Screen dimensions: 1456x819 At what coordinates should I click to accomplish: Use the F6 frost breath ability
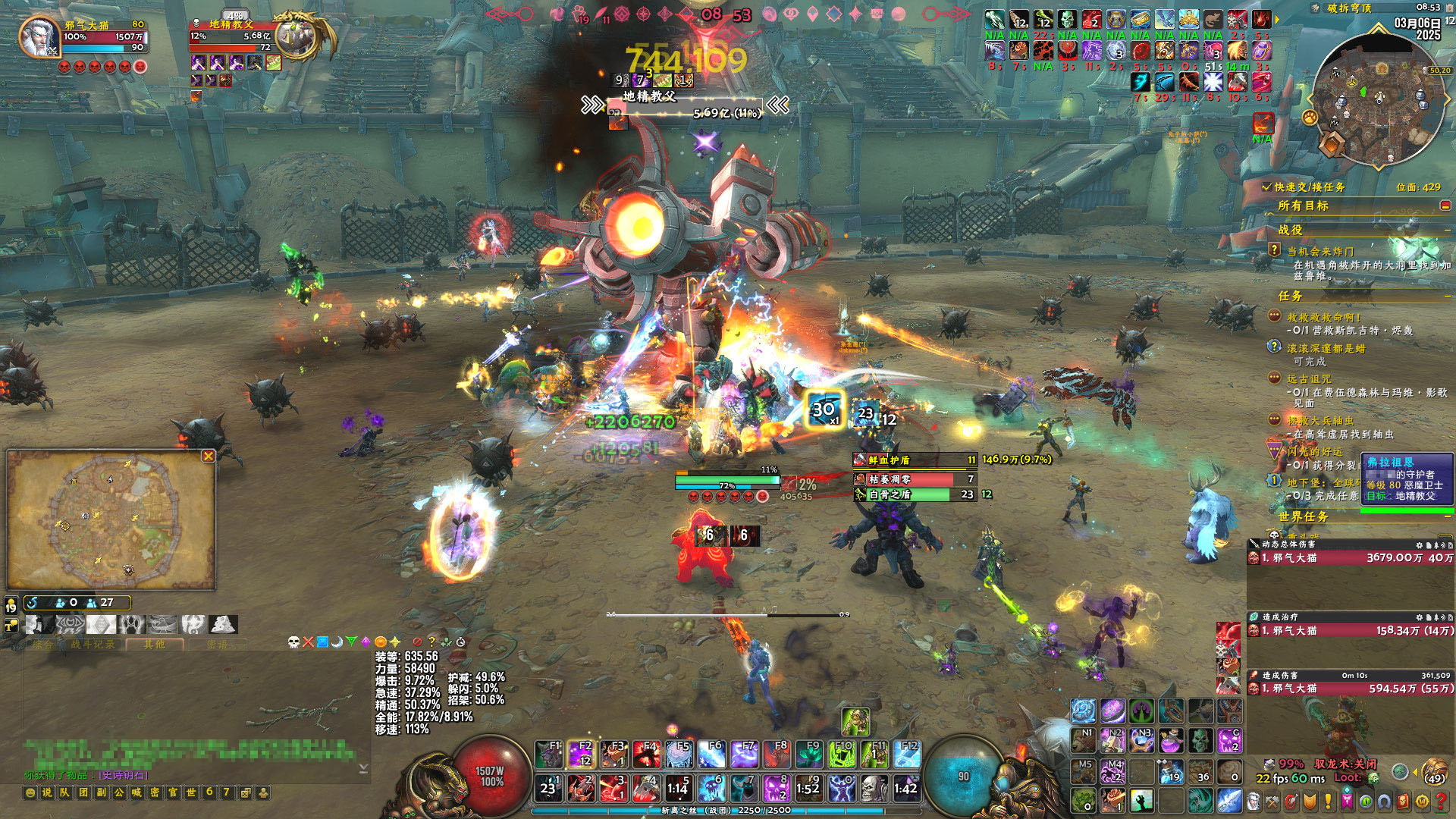coord(711,755)
